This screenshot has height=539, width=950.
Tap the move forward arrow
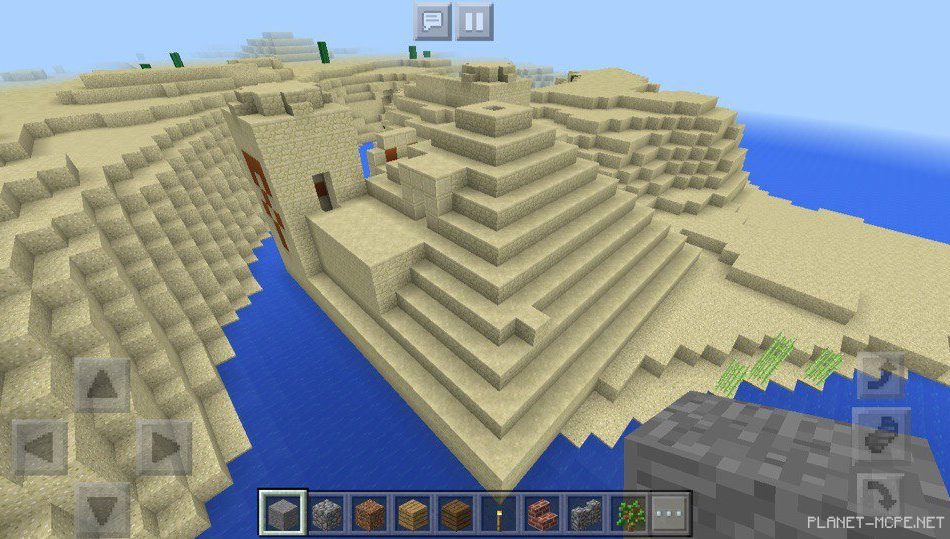(102, 384)
